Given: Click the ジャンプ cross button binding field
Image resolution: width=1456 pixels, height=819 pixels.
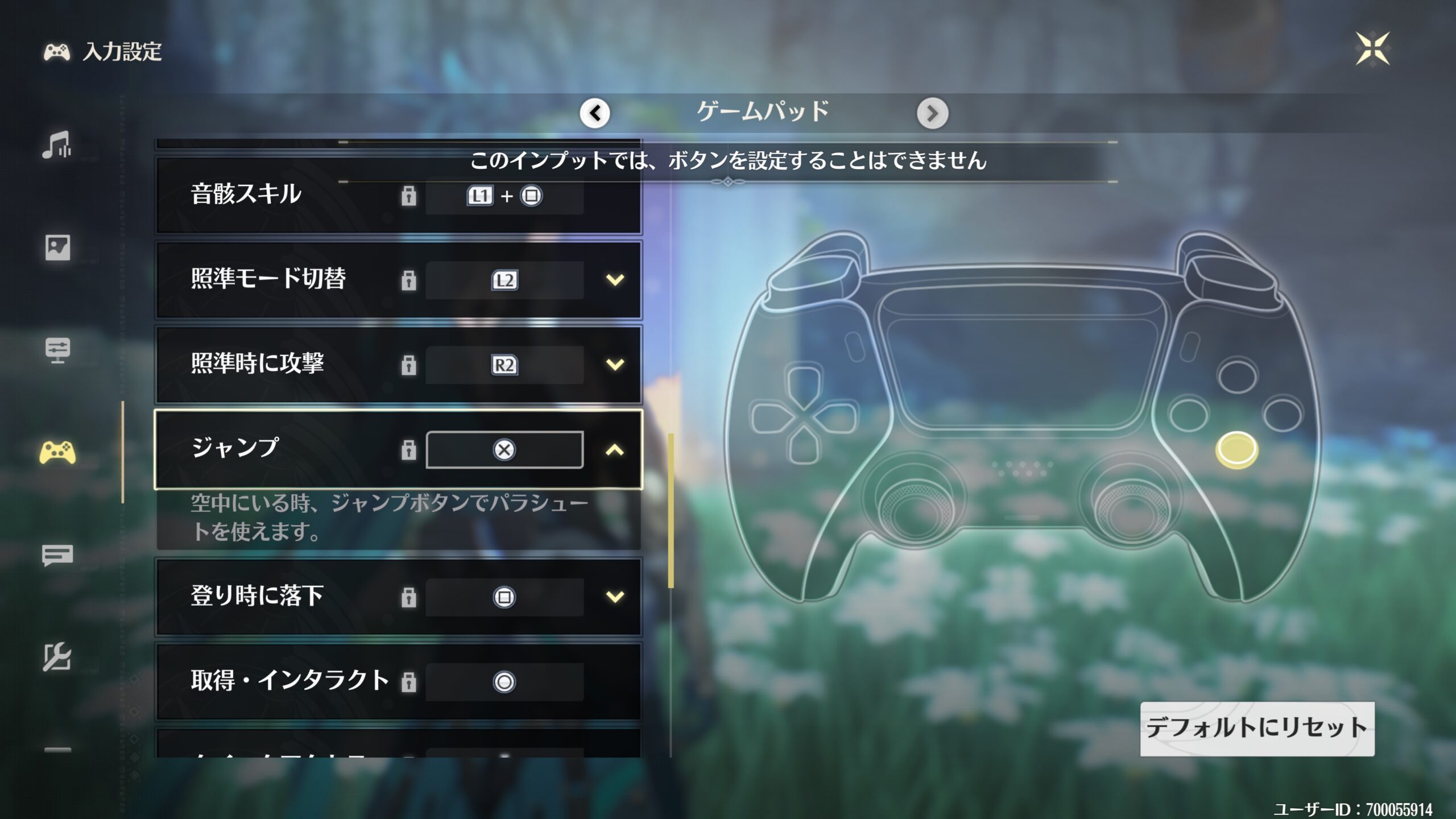Looking at the screenshot, I should tap(504, 450).
